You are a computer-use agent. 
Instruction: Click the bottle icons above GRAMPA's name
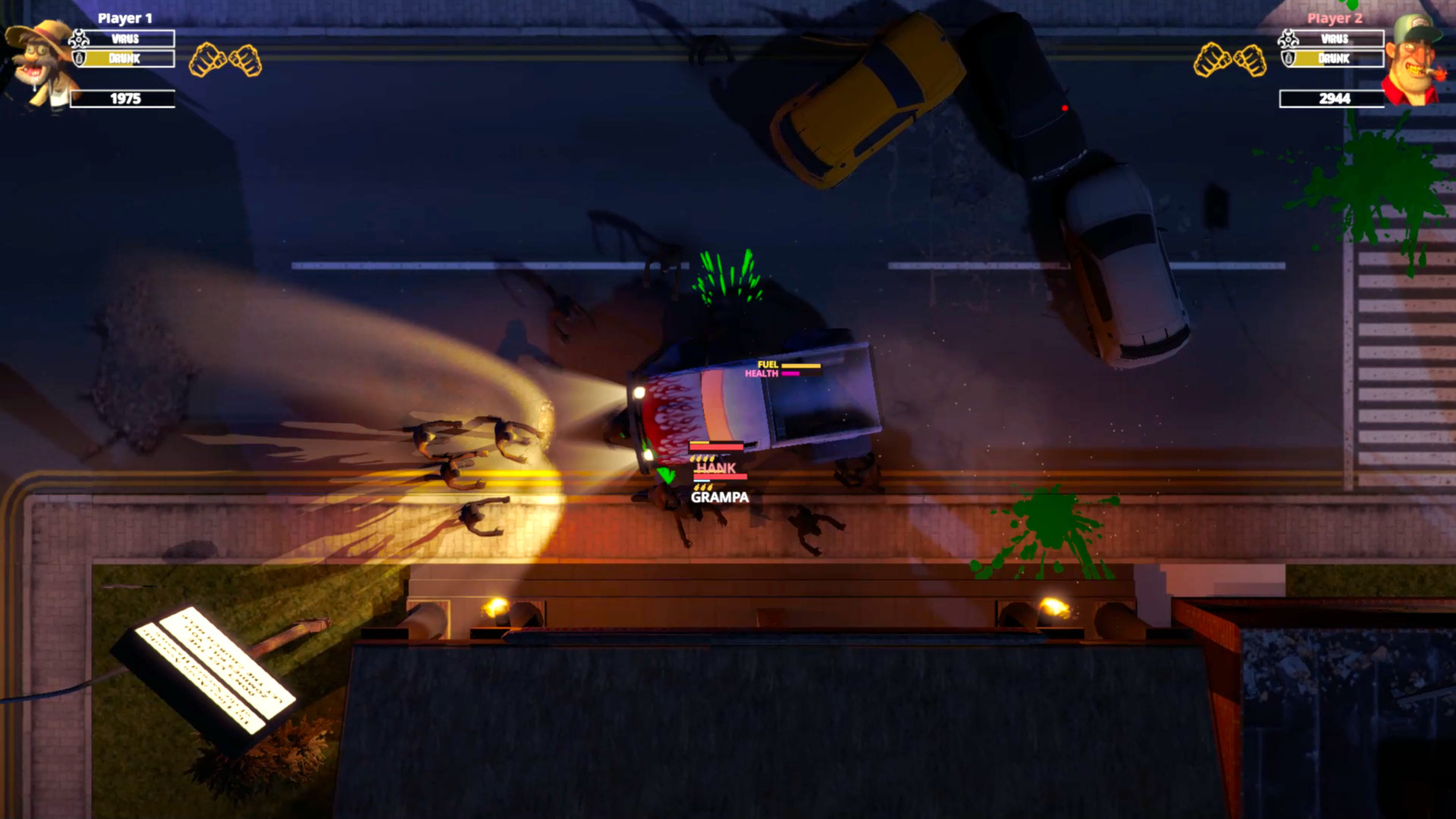pyautogui.click(x=702, y=486)
